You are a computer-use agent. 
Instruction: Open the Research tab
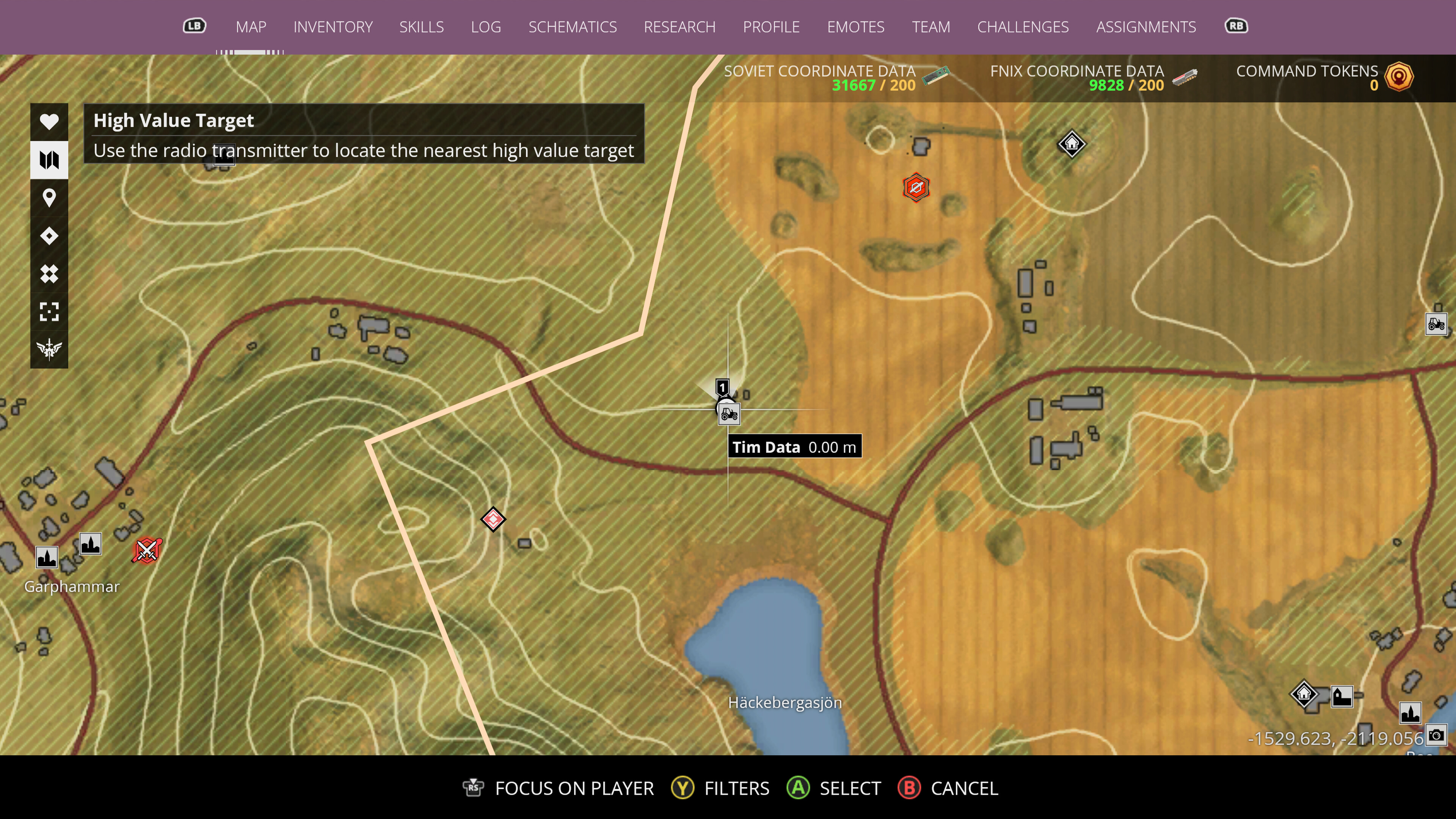(x=679, y=27)
